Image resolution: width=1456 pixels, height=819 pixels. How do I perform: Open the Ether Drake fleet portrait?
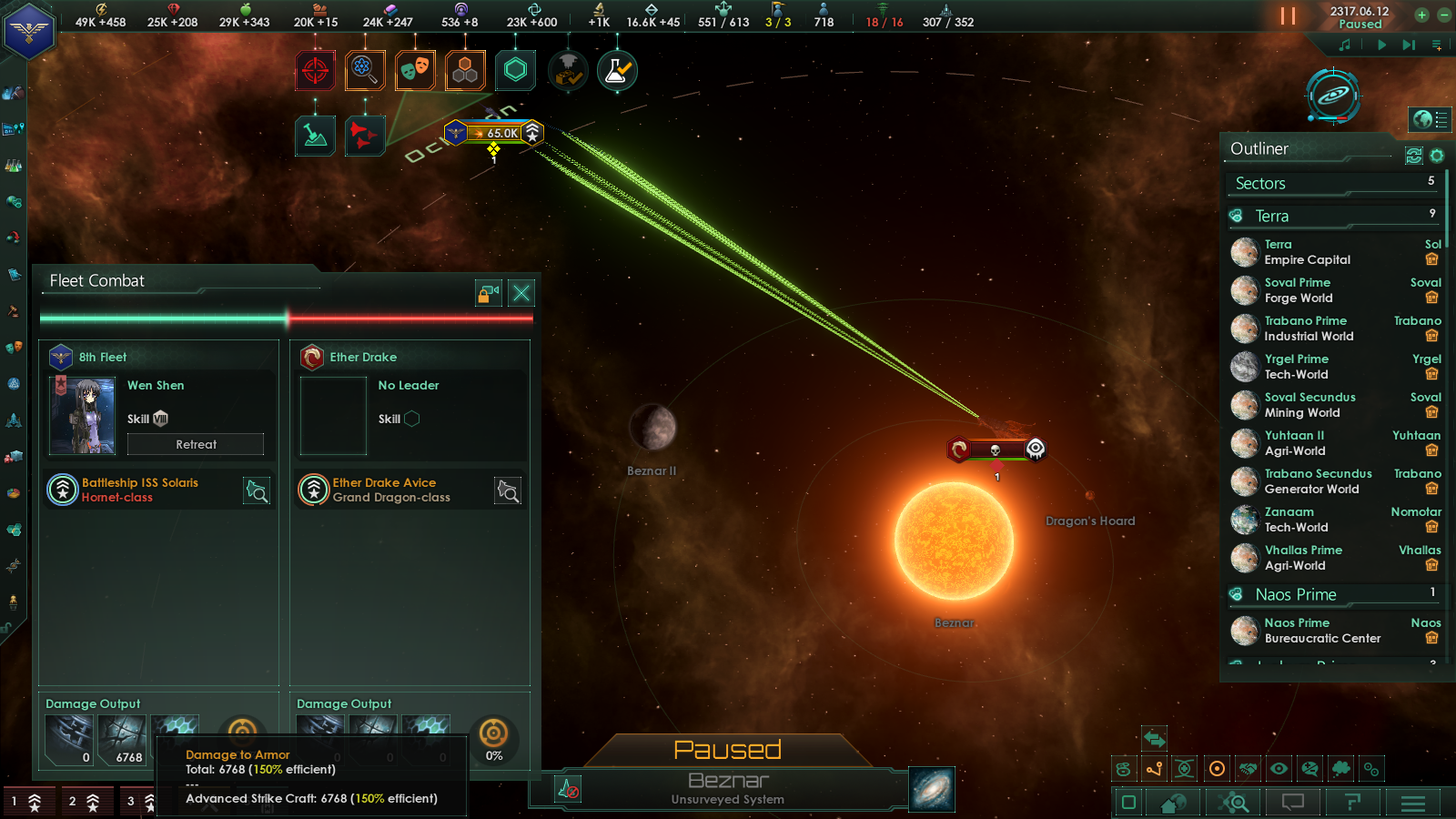(x=333, y=416)
